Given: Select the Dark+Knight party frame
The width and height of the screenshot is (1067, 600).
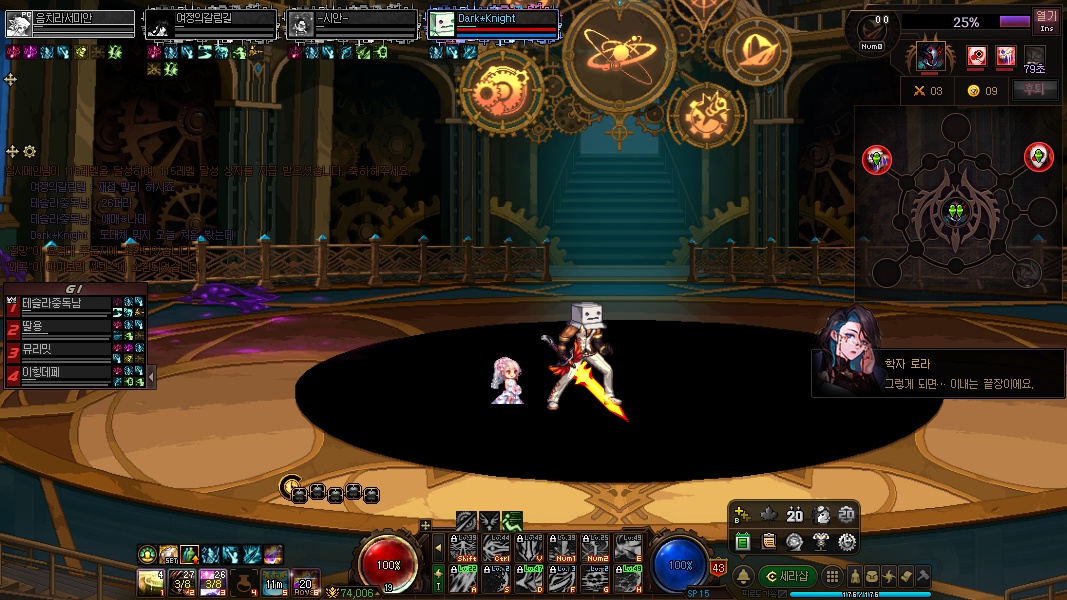Looking at the screenshot, I should tap(493, 23).
